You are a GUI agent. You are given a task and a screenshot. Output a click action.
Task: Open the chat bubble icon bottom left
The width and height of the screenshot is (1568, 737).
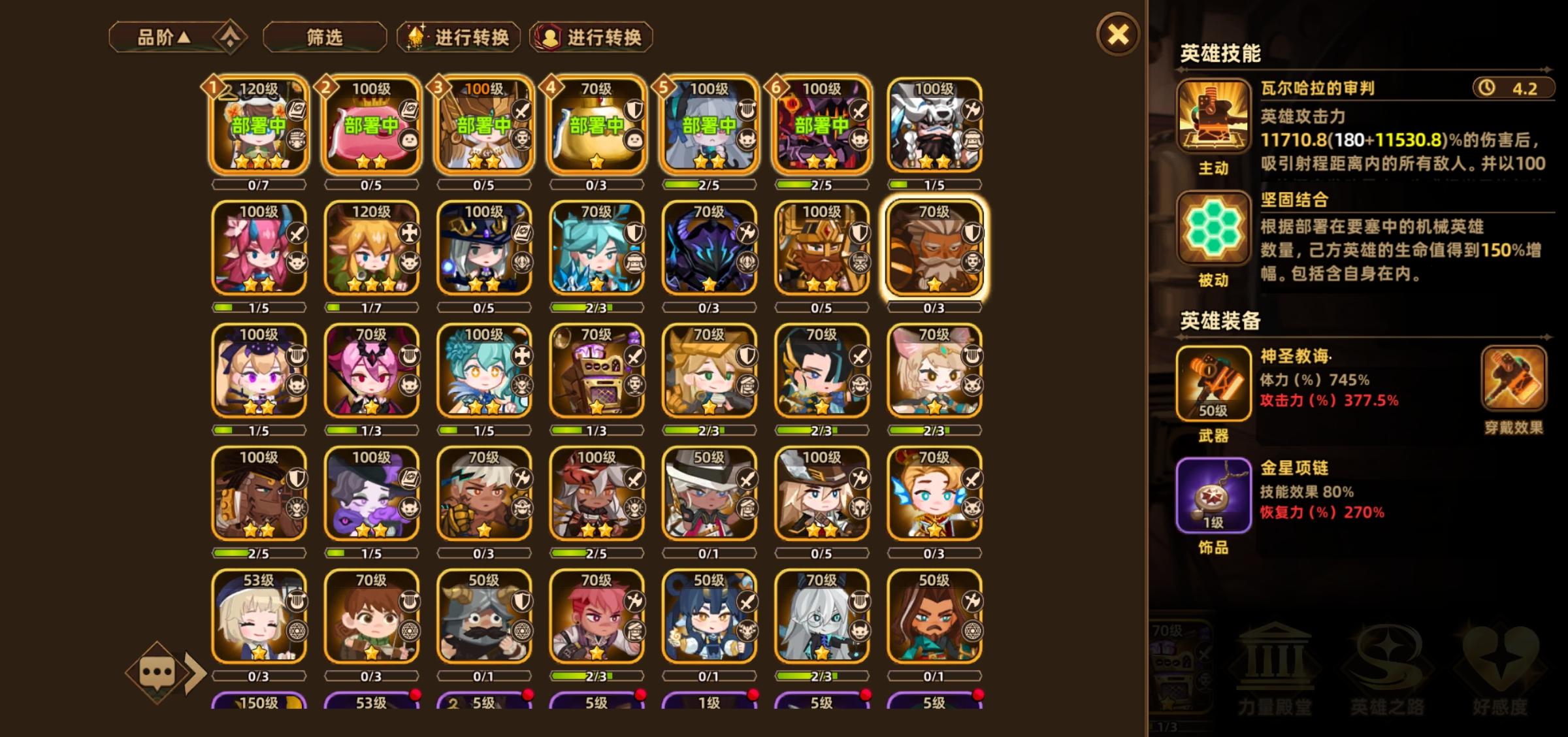(160, 673)
